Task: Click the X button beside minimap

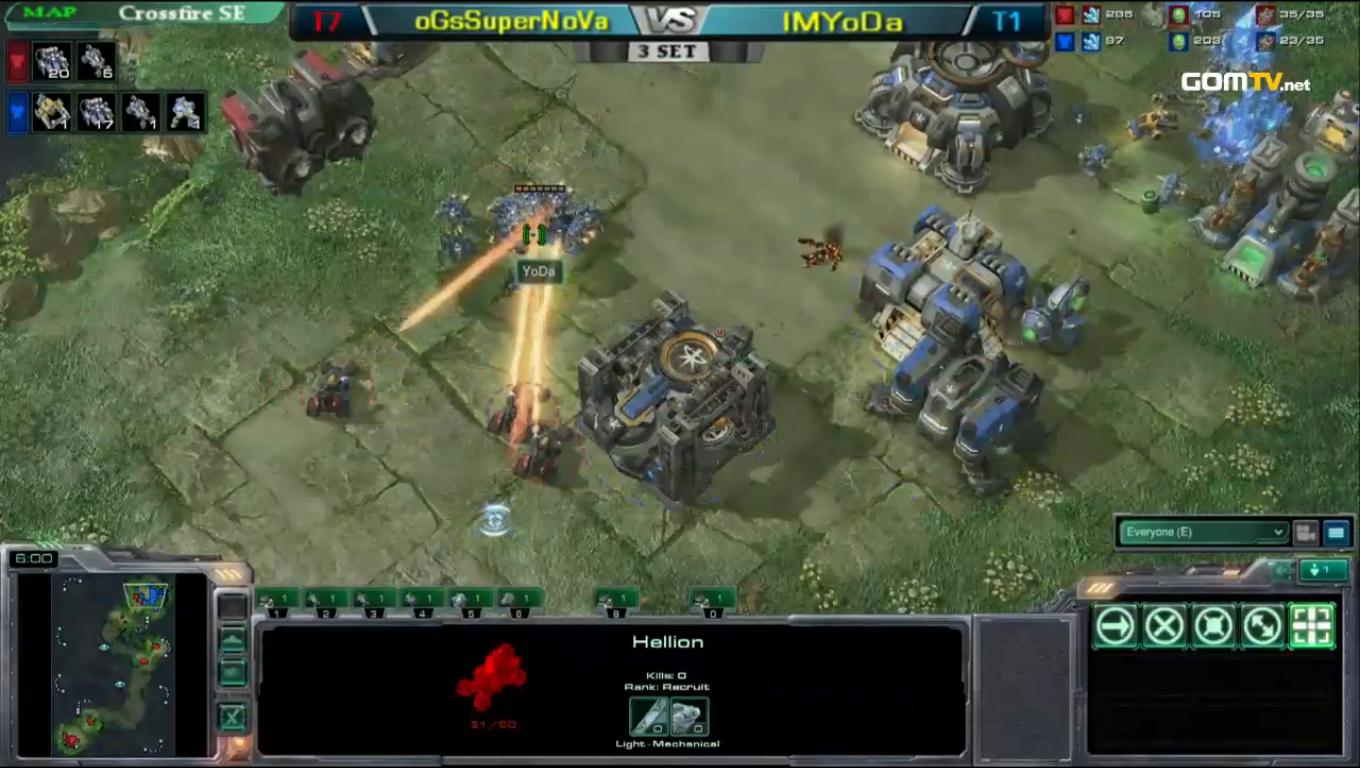Action: [x=232, y=716]
